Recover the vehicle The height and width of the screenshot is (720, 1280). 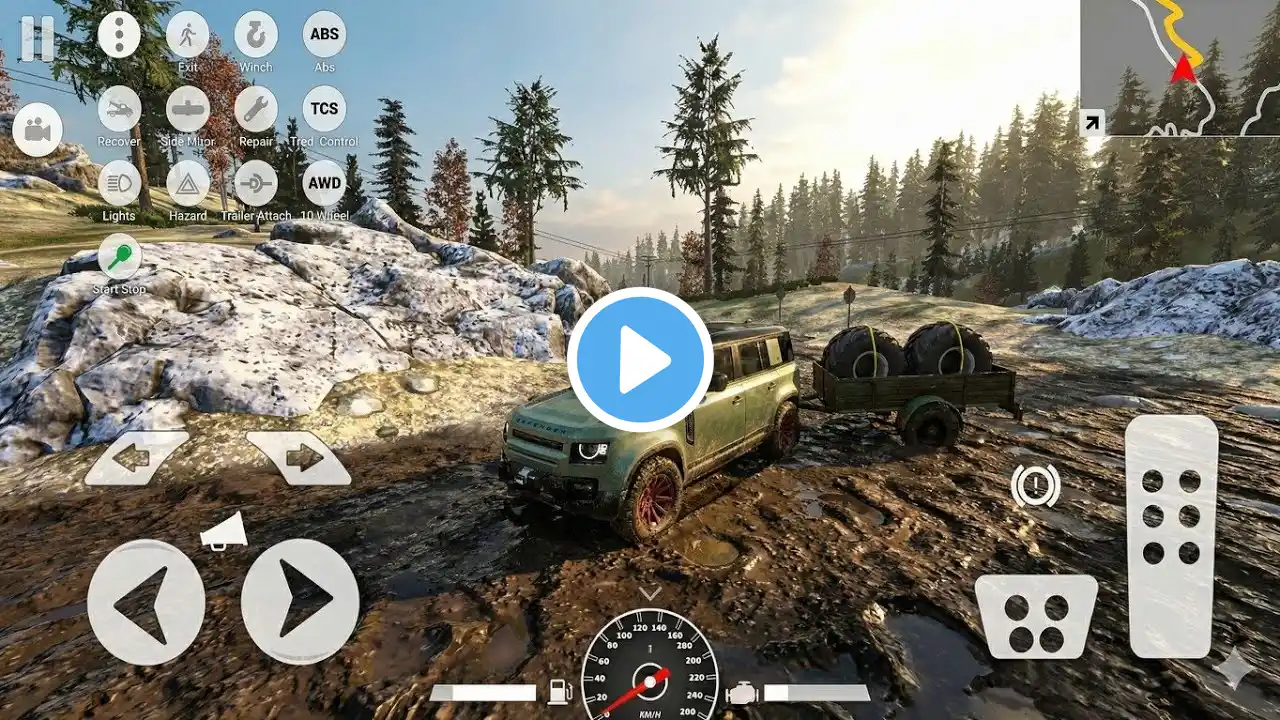[x=119, y=109]
